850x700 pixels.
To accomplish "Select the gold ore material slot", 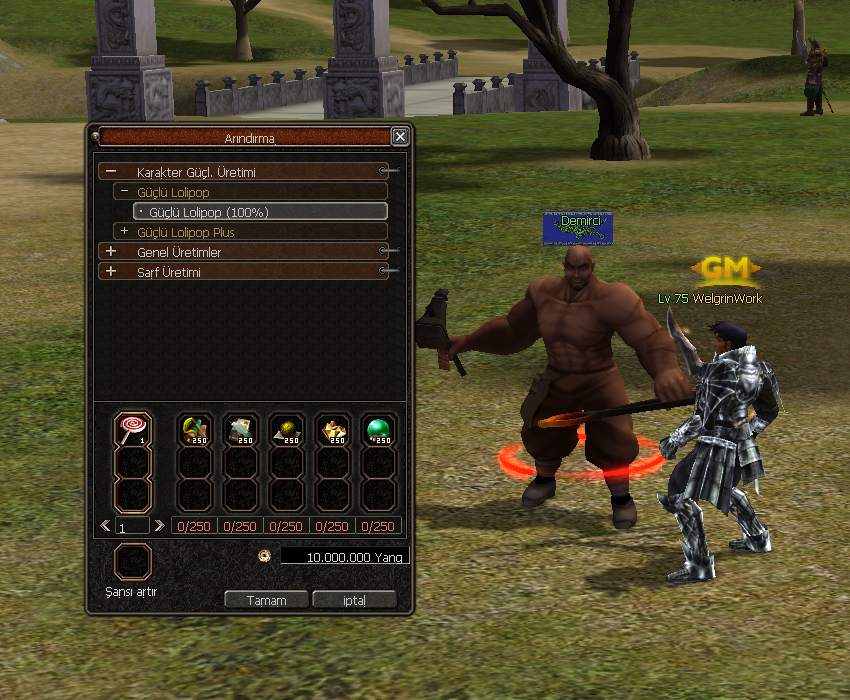I will (332, 430).
